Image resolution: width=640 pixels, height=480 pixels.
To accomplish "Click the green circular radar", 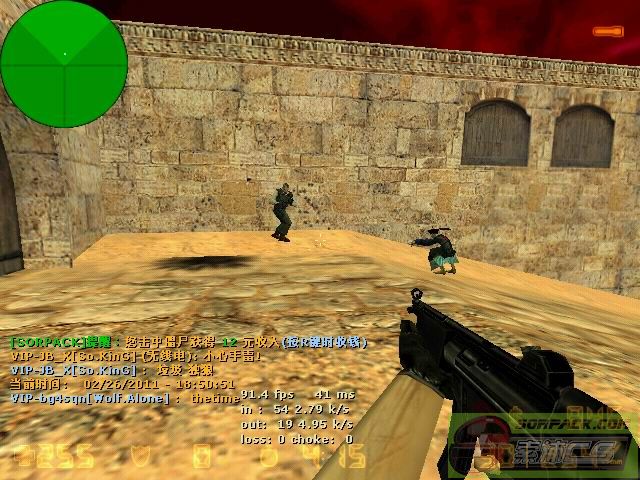I will 64,64.
